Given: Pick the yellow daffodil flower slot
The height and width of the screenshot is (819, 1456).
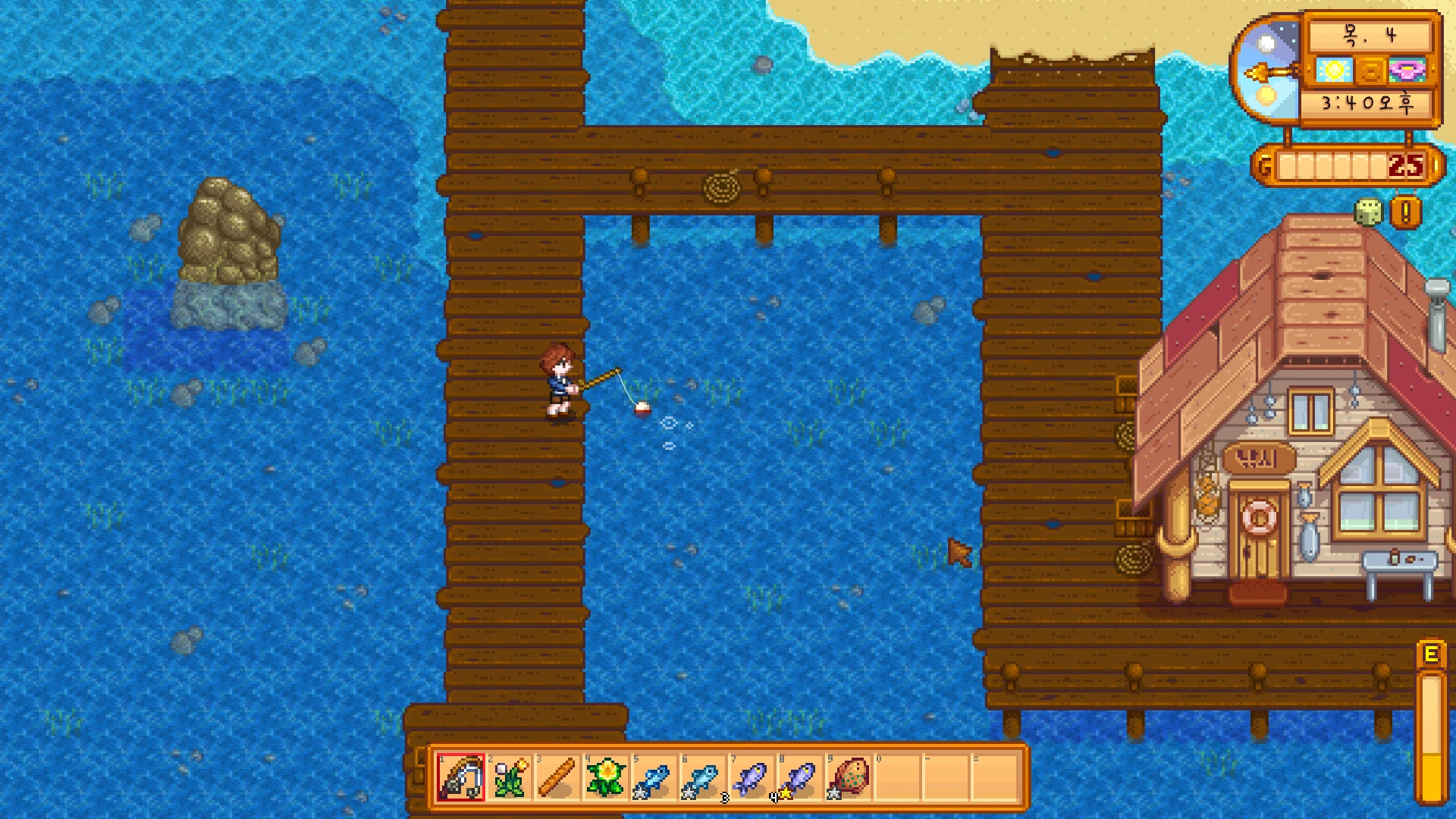Looking at the screenshot, I should (606, 777).
